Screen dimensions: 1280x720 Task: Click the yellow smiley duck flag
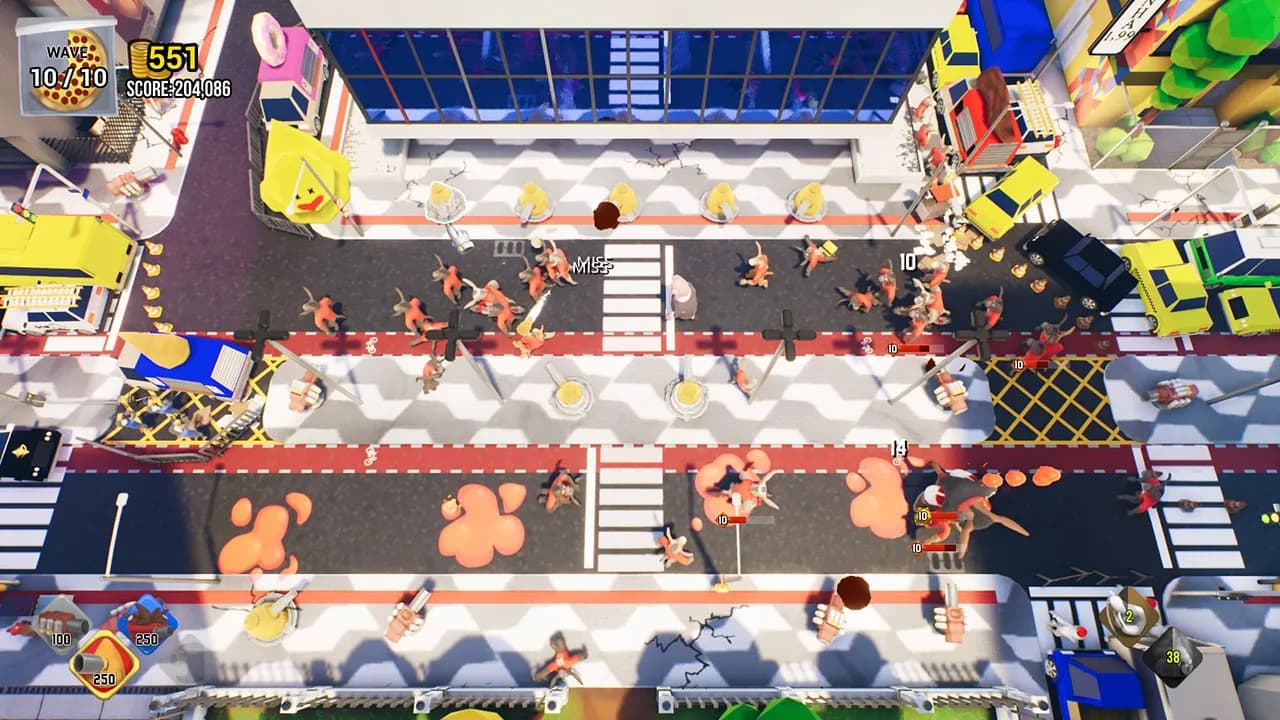305,183
